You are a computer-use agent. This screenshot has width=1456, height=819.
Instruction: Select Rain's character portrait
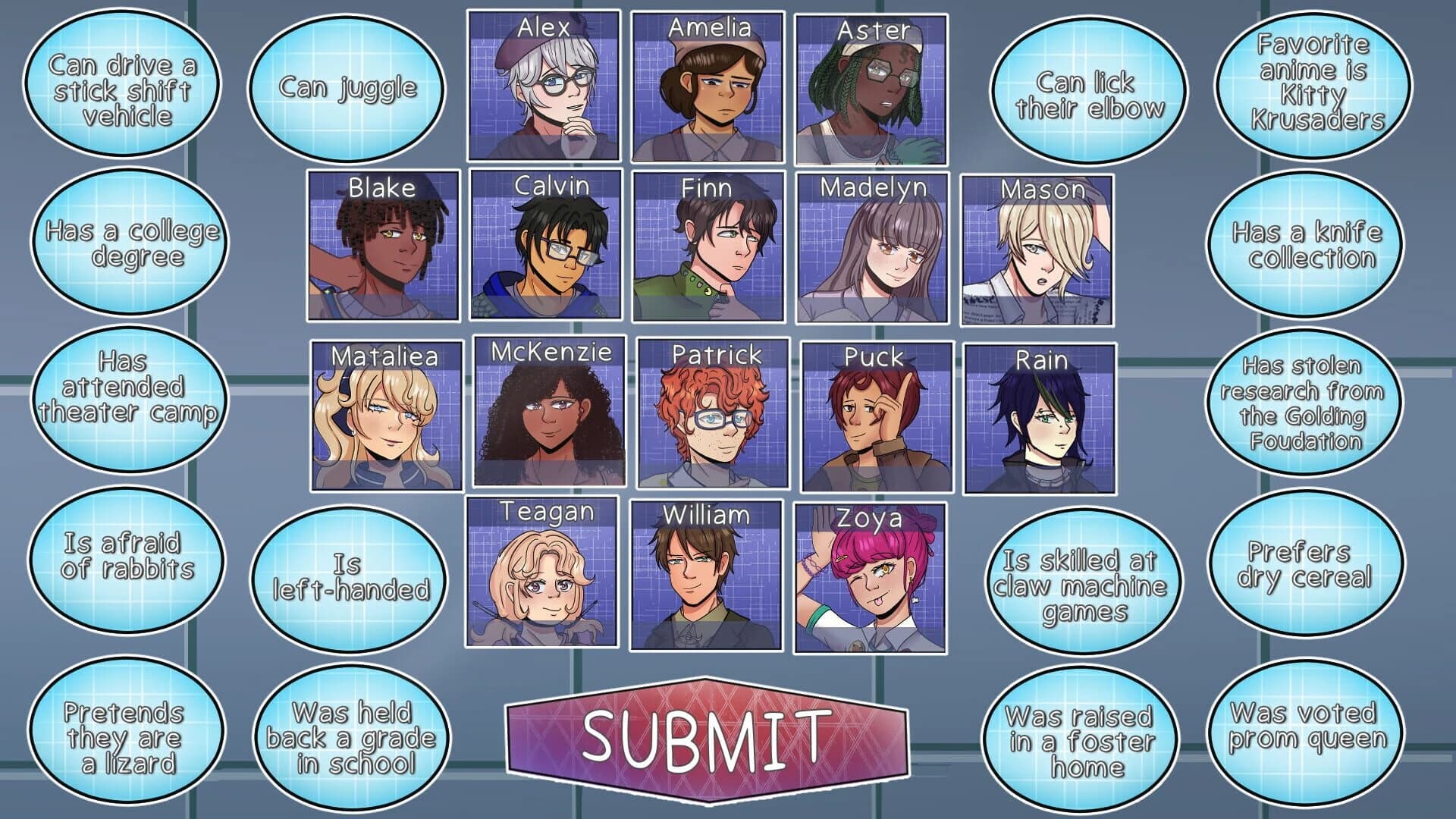[1040, 419]
